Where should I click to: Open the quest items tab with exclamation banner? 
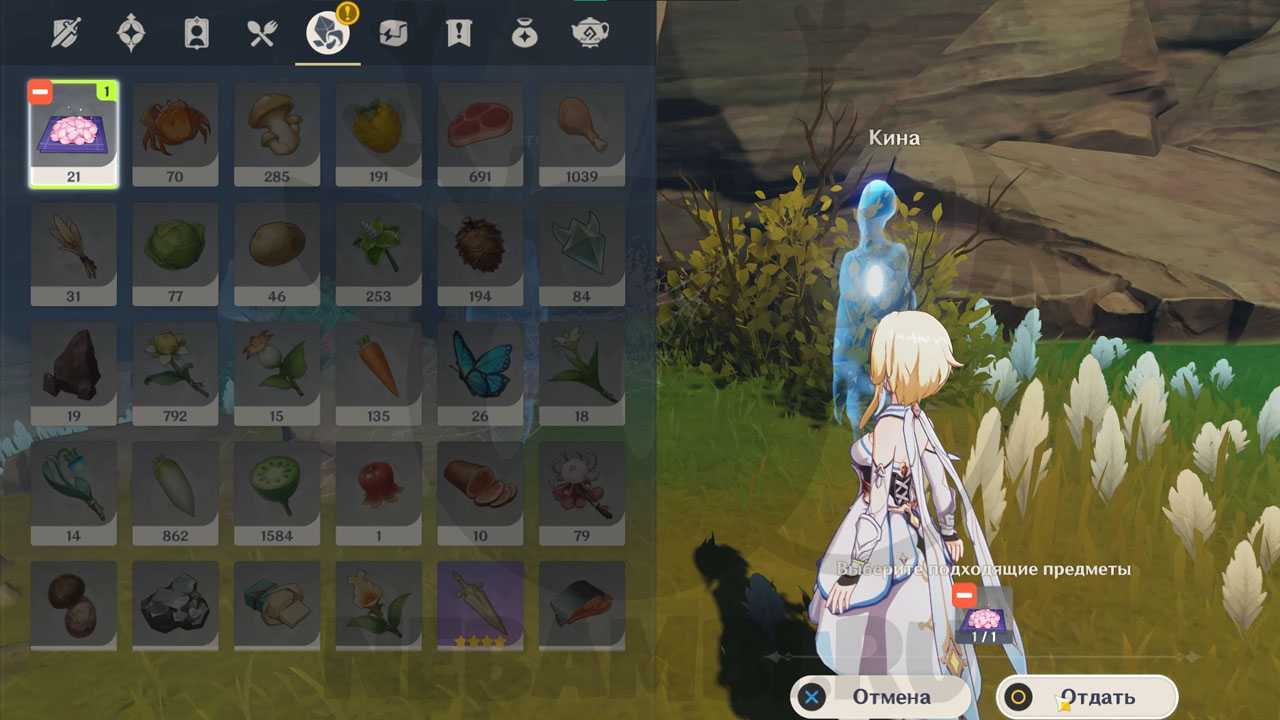(458, 34)
